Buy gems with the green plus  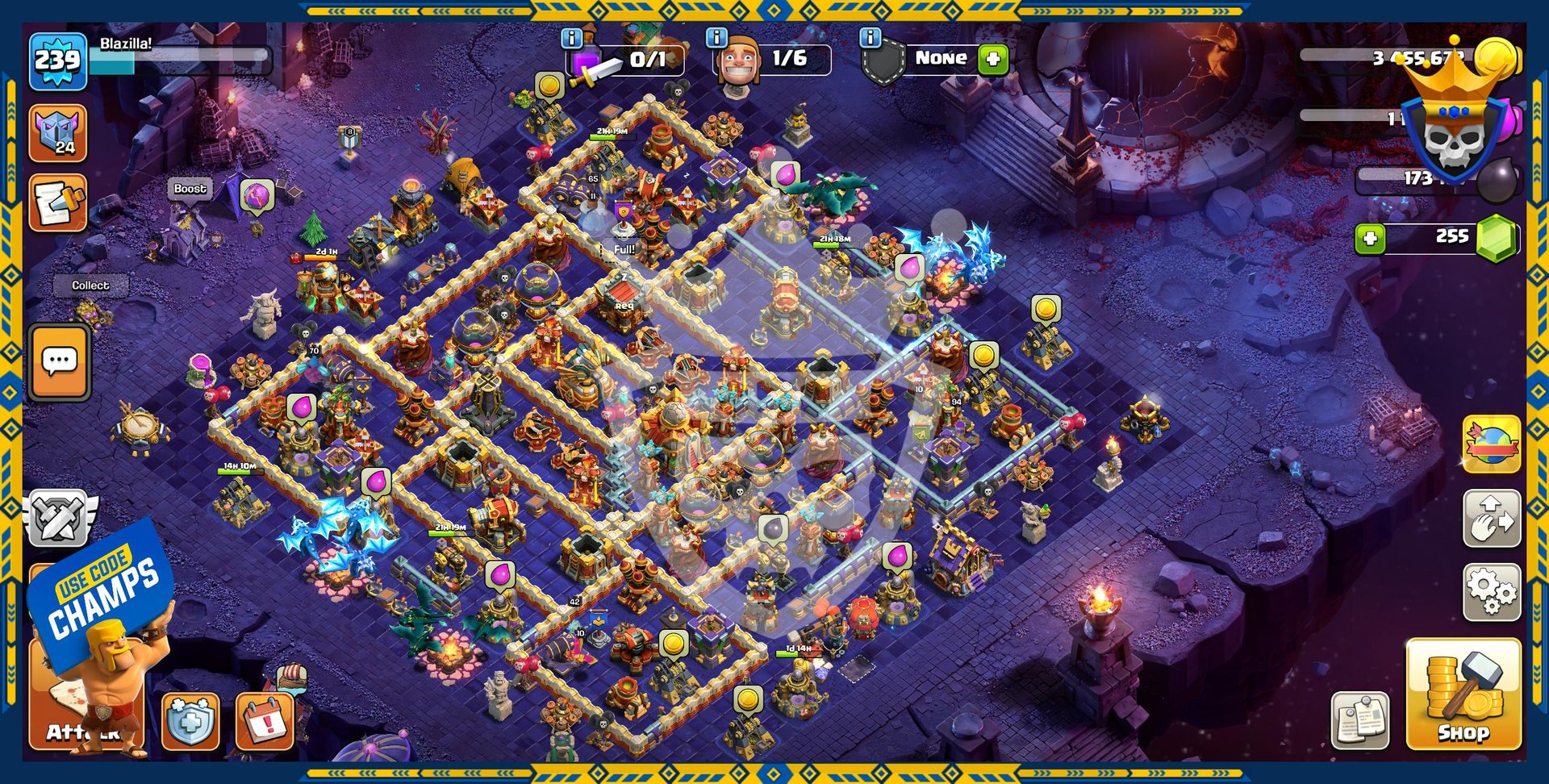tap(1370, 238)
